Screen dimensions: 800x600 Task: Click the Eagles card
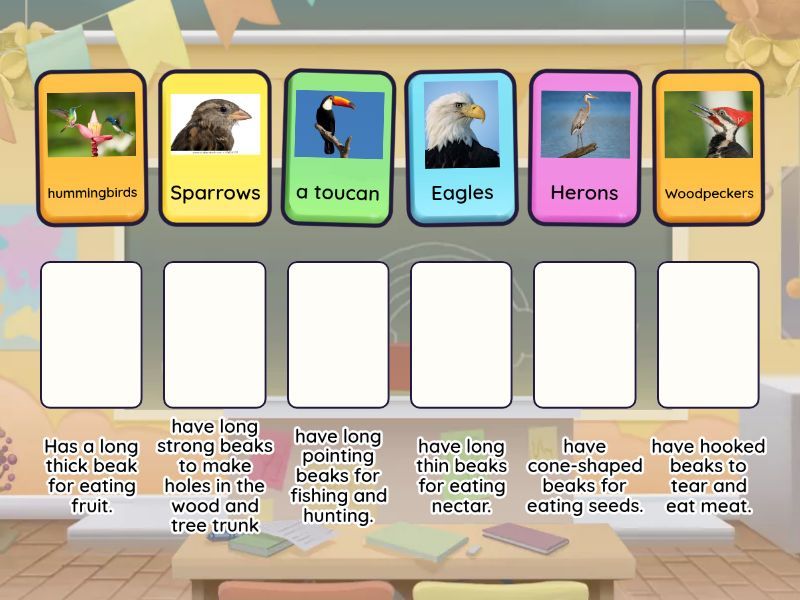click(462, 147)
